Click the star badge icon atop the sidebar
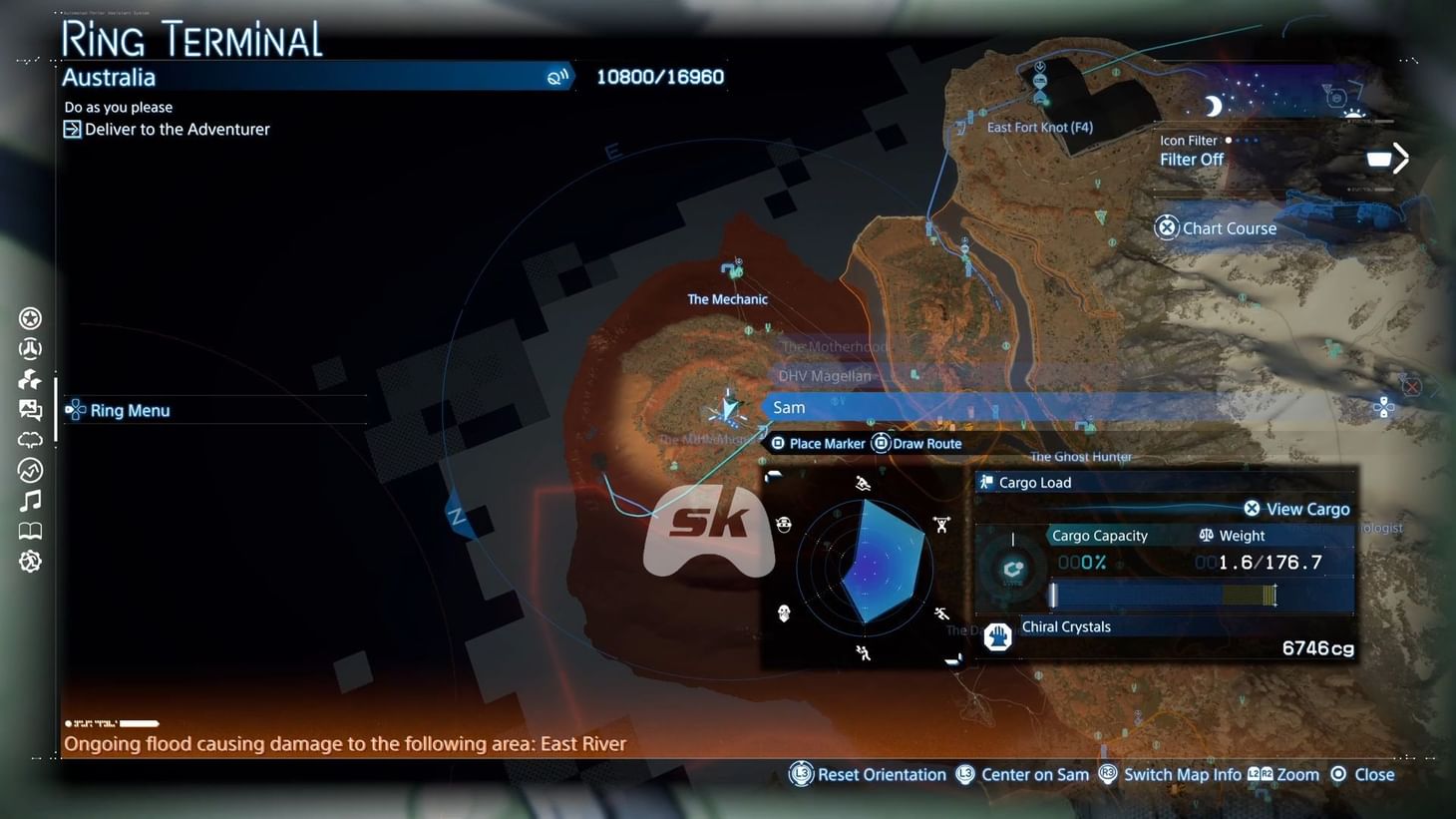The height and width of the screenshot is (819, 1456). coord(30,317)
